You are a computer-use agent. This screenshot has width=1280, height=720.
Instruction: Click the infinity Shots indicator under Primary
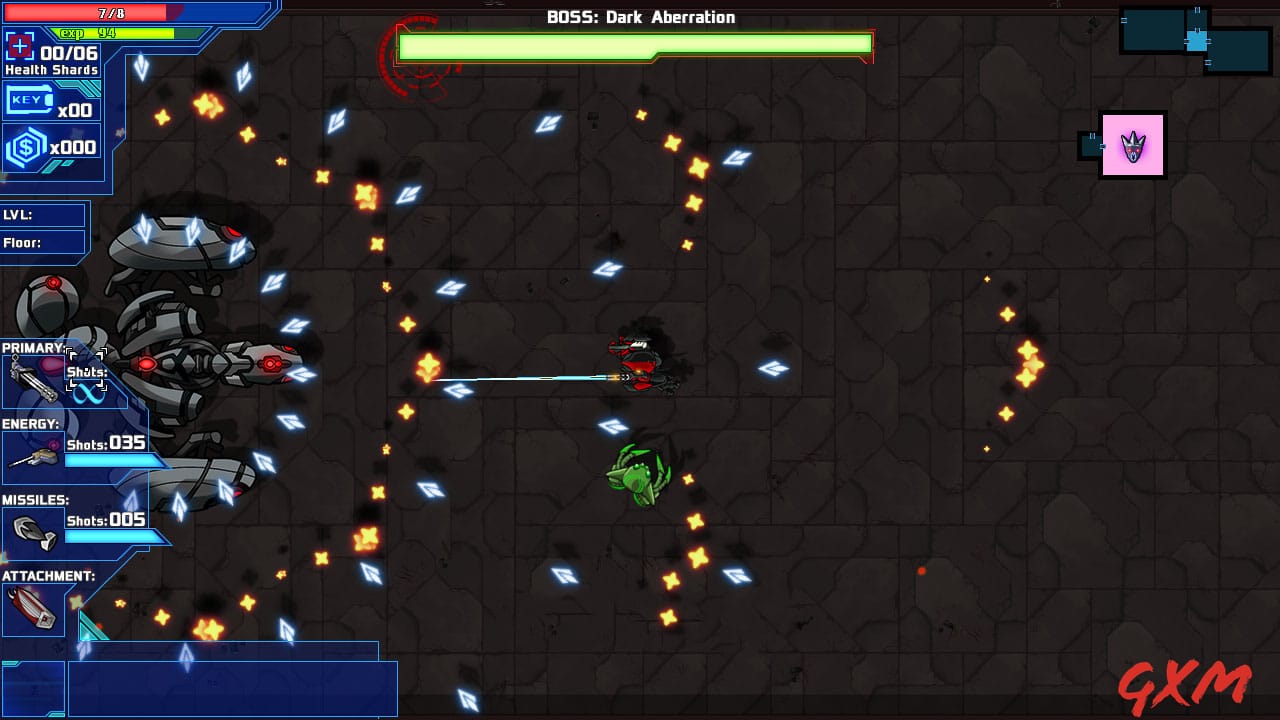90,392
